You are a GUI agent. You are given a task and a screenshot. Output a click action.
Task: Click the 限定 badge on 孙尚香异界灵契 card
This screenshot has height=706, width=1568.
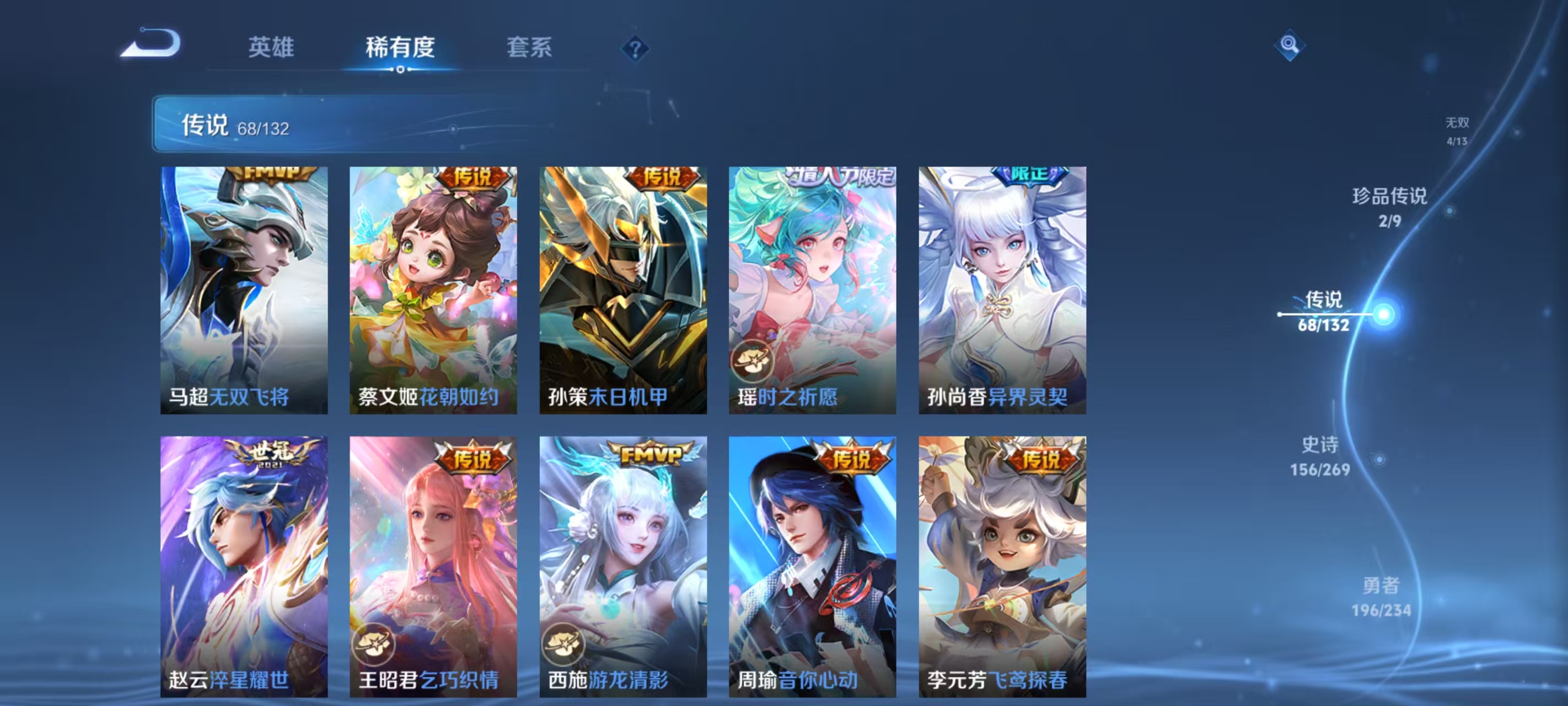[1032, 175]
